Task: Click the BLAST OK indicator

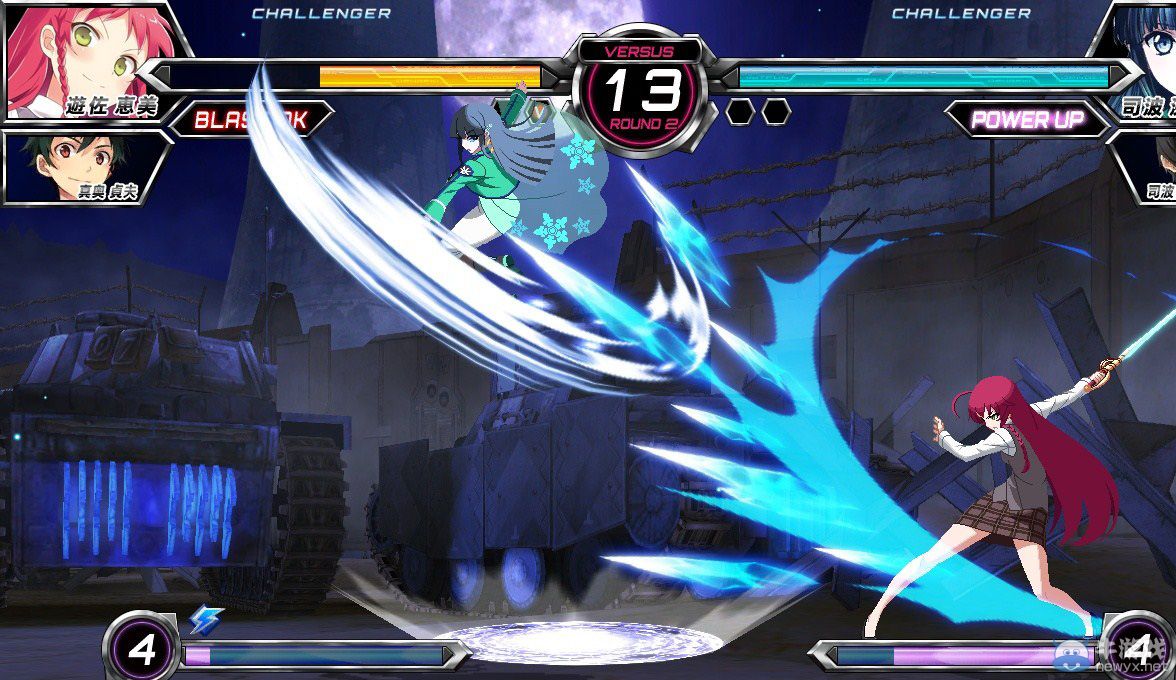Action: (x=250, y=120)
